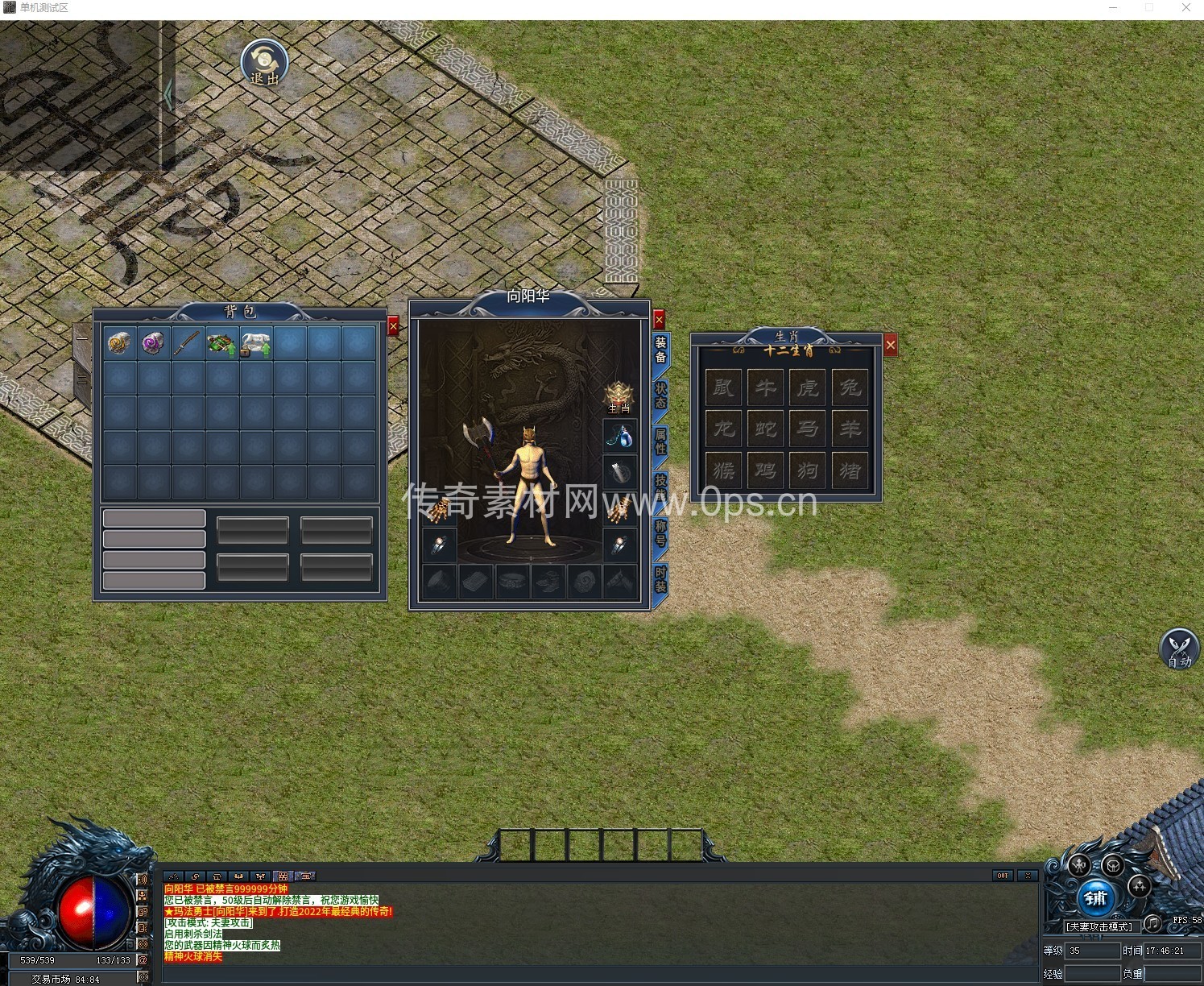The image size is (1204, 986).
Task: Switch to the 时装 fashion tab
Action: pos(660,578)
